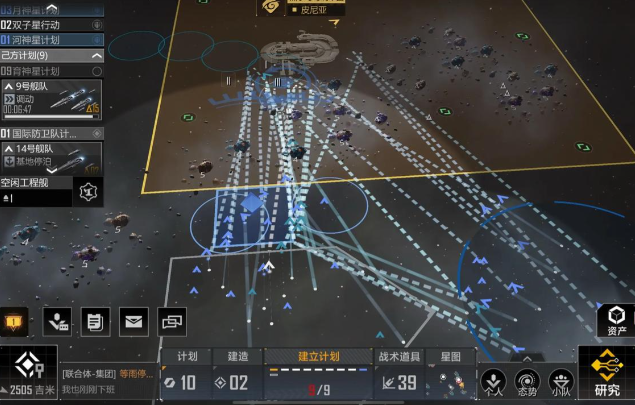
Task: Open the 星图 star map thumbnail
Action: point(449,372)
